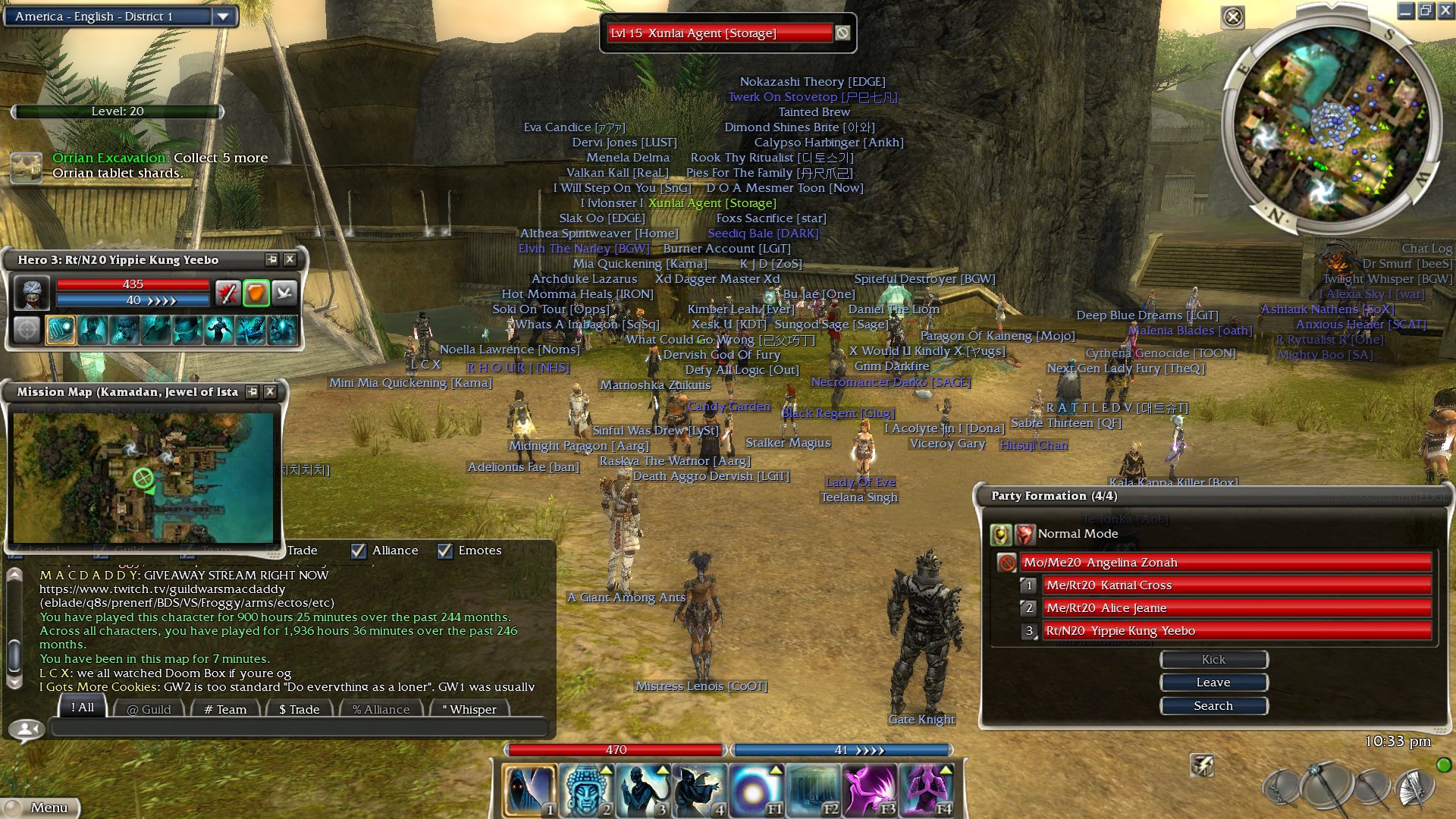Select hero Yippie Kung Yeebo in party list
1456x819 pixels.
(x=1236, y=631)
